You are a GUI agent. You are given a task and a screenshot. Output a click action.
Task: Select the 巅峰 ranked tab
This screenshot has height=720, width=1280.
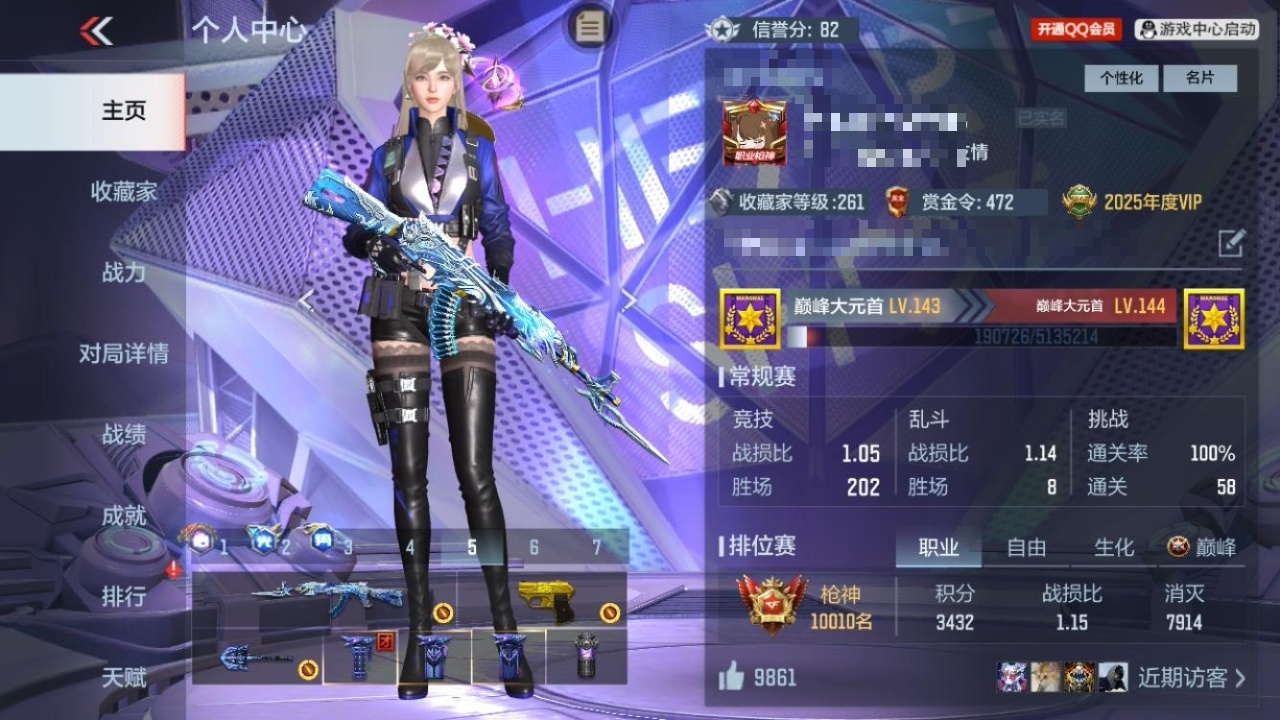[1202, 547]
